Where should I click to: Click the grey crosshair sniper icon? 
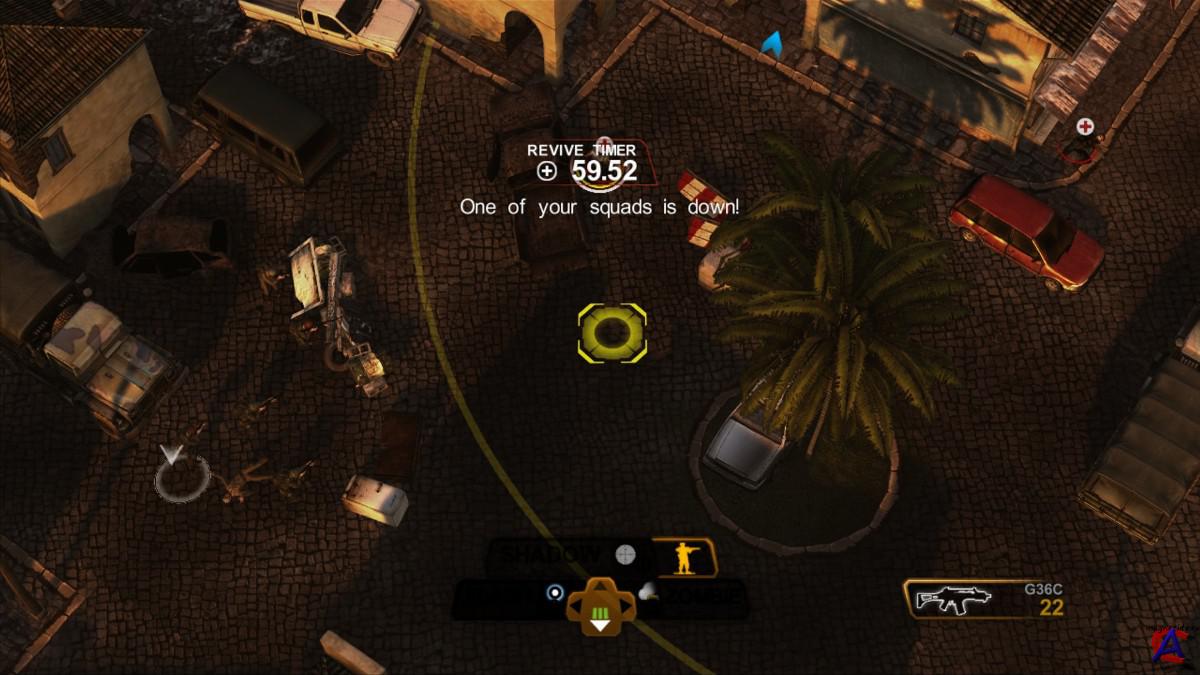[626, 555]
